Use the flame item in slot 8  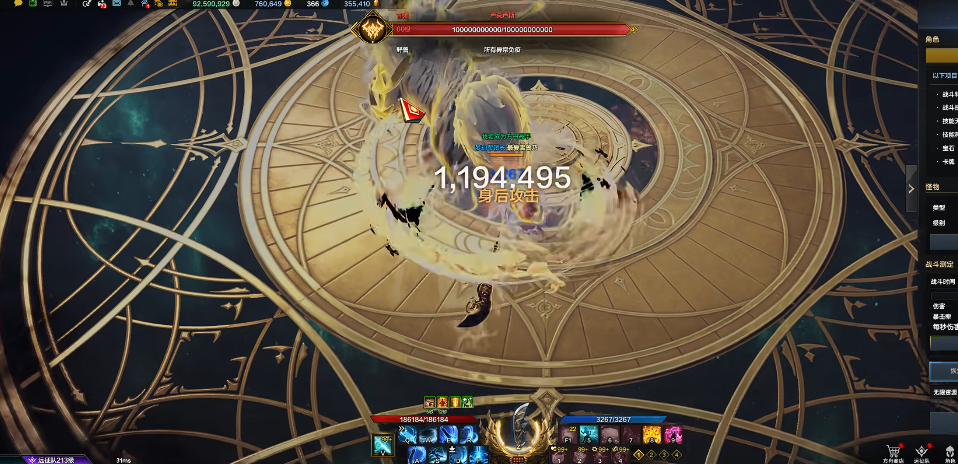pyautogui.click(x=652, y=435)
